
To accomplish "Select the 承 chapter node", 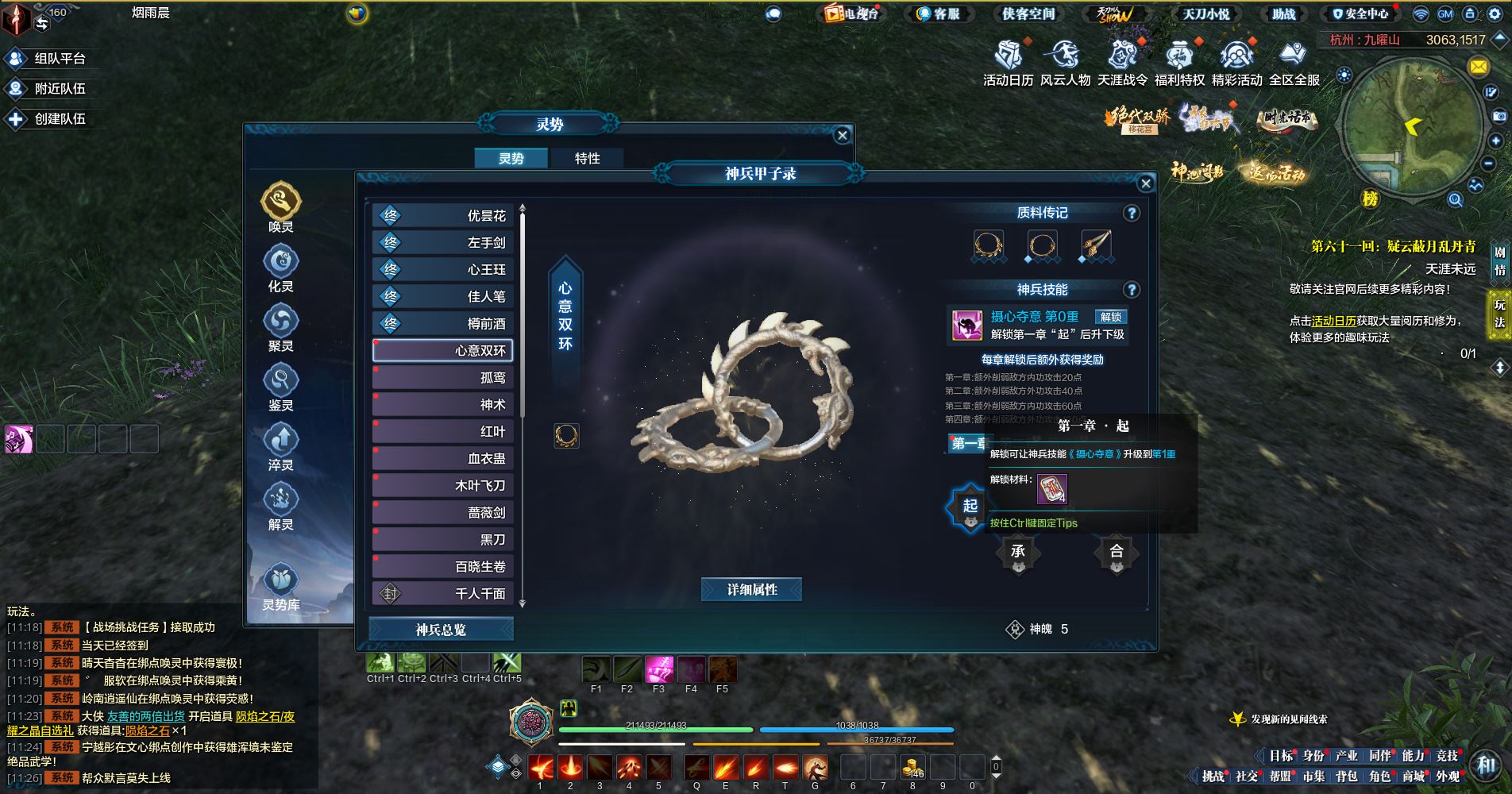I will click(1018, 553).
